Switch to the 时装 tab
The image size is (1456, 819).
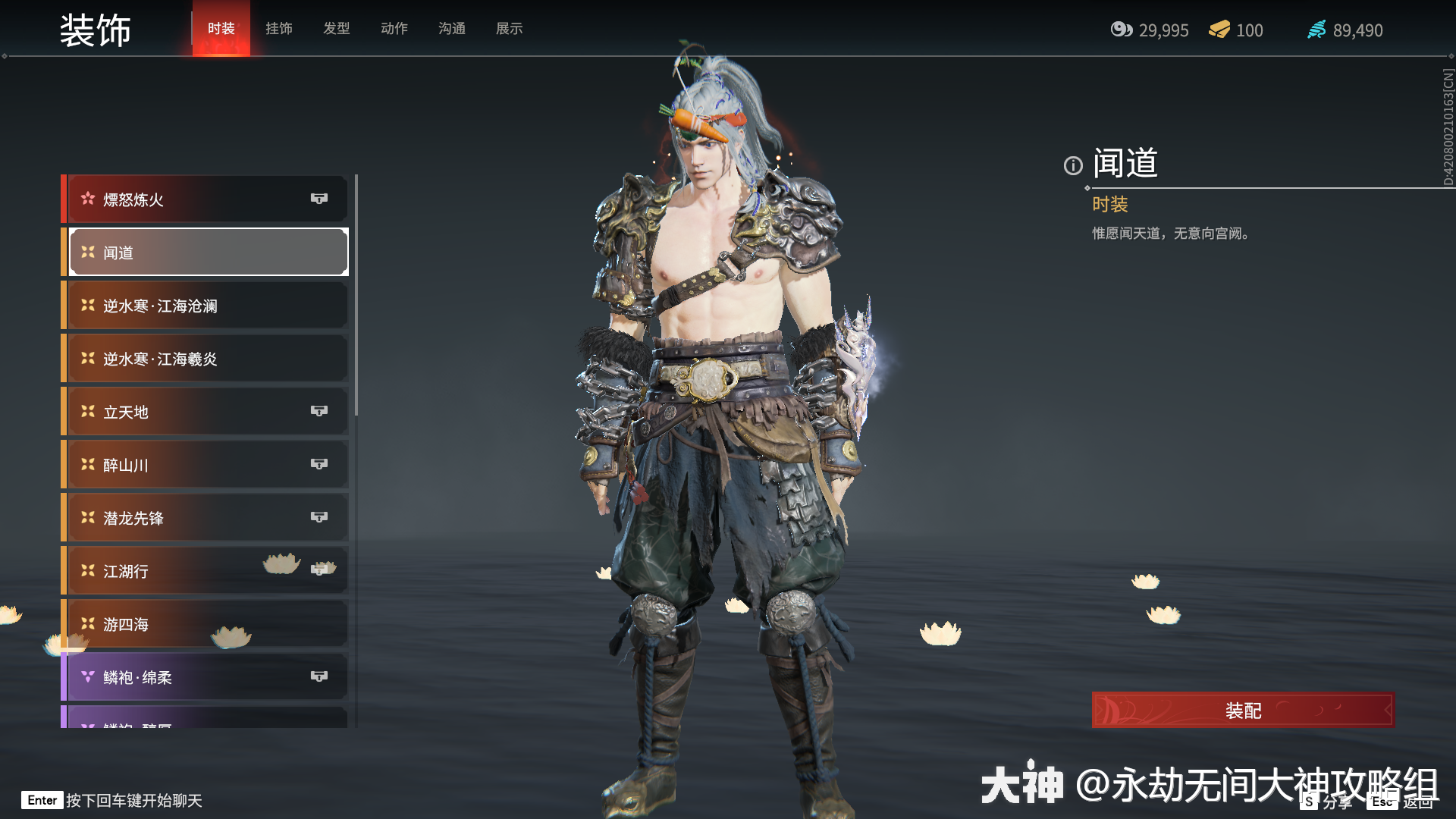pos(221,29)
